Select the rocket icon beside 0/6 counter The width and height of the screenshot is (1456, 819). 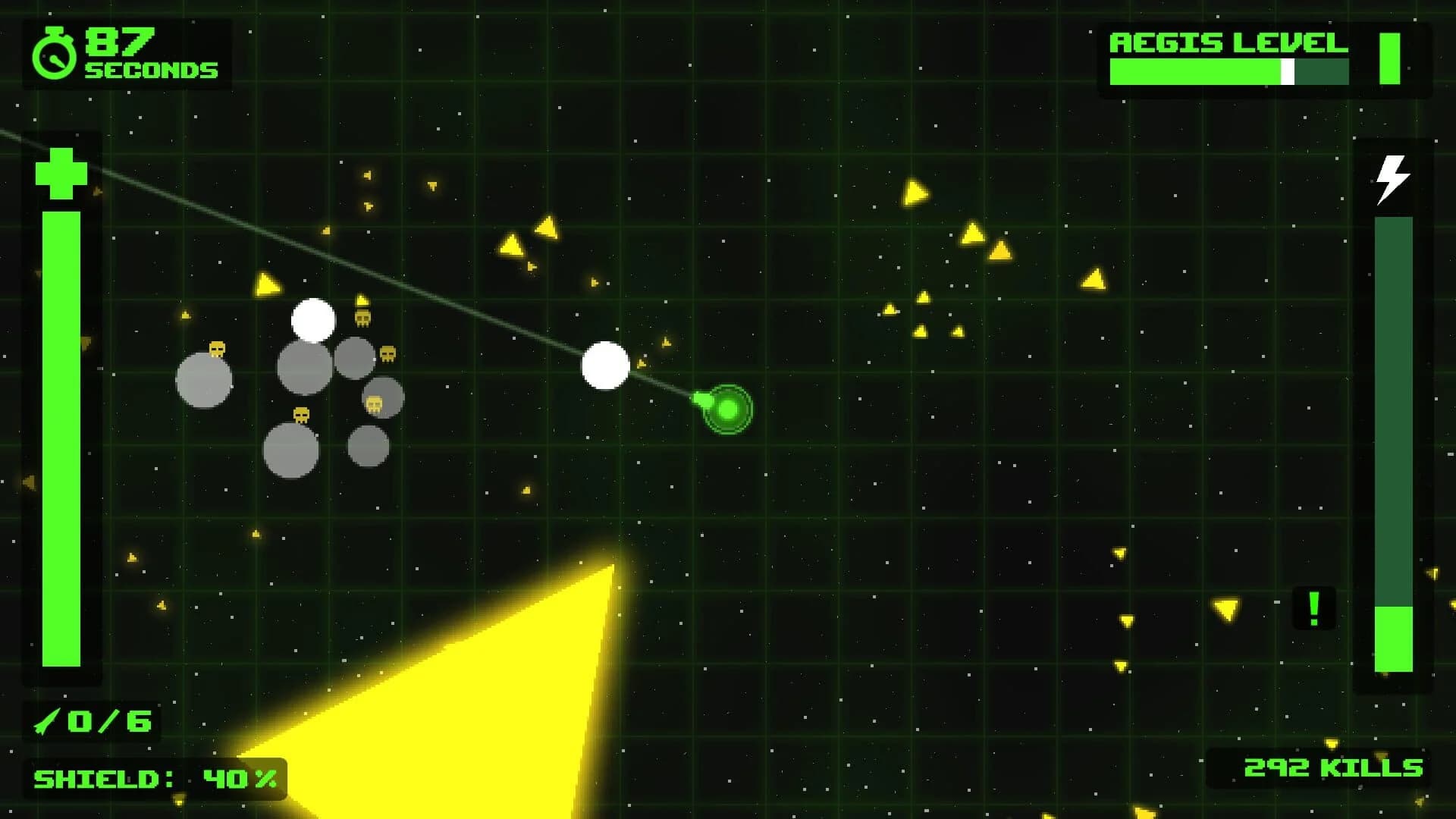coord(47,720)
